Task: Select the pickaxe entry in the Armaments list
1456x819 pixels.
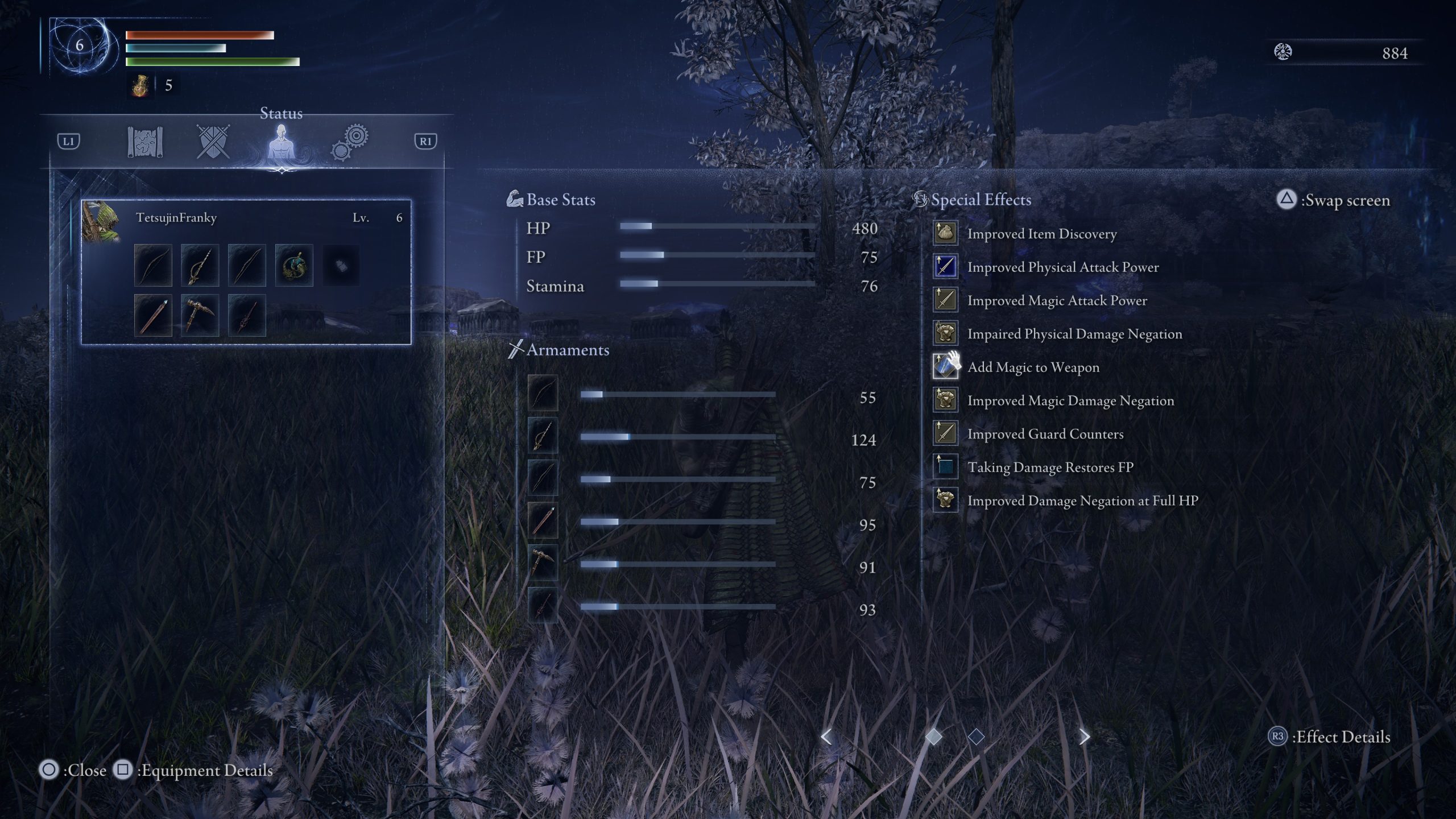Action: [x=542, y=563]
